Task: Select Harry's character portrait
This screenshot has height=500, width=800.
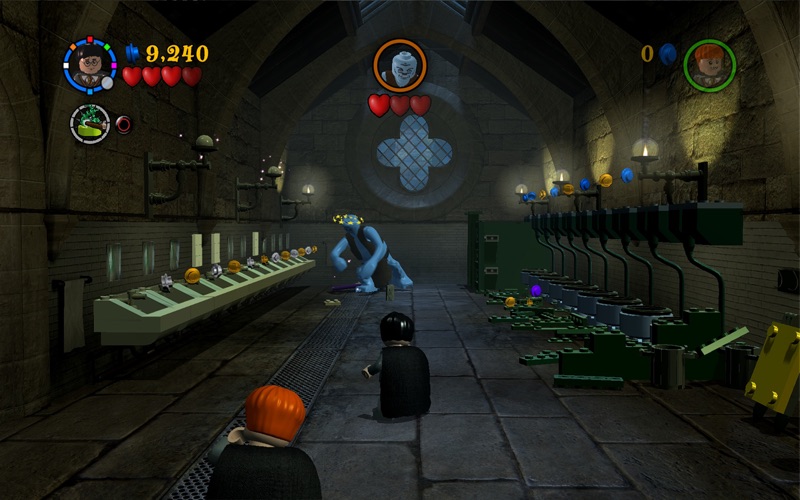Action: pyautogui.click(x=90, y=64)
